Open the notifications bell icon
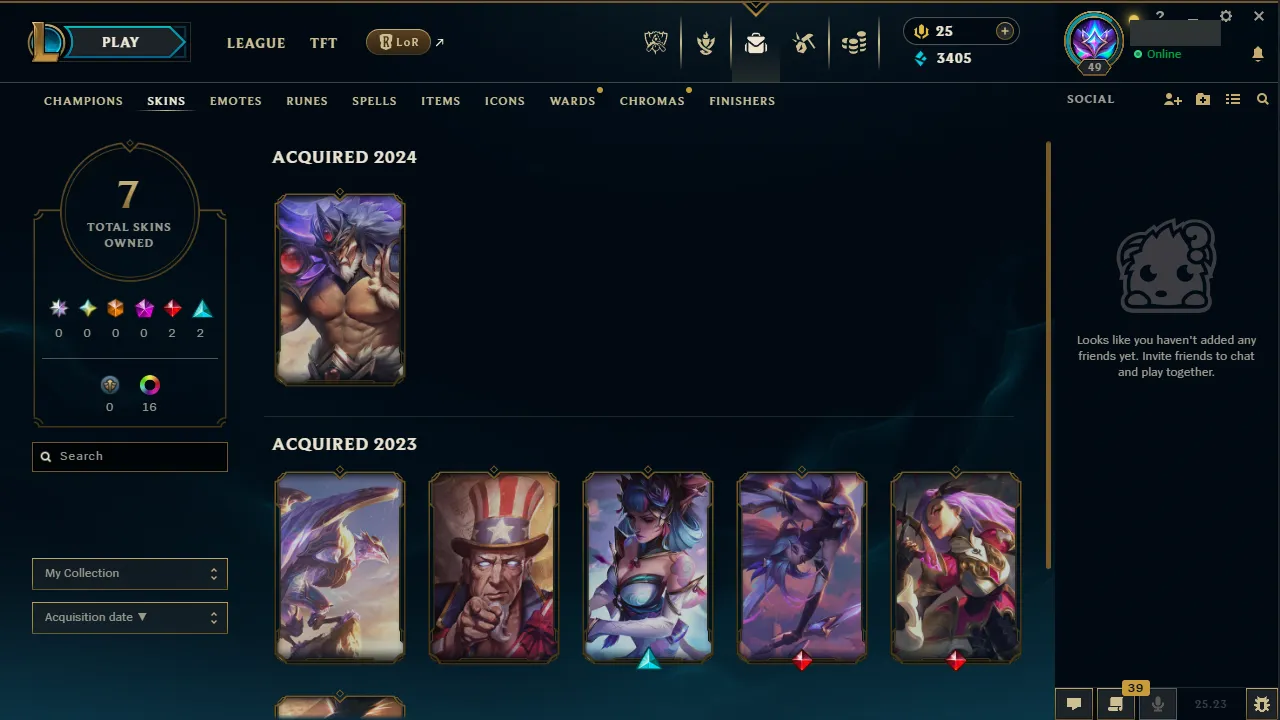The height and width of the screenshot is (720, 1280). tap(1257, 53)
